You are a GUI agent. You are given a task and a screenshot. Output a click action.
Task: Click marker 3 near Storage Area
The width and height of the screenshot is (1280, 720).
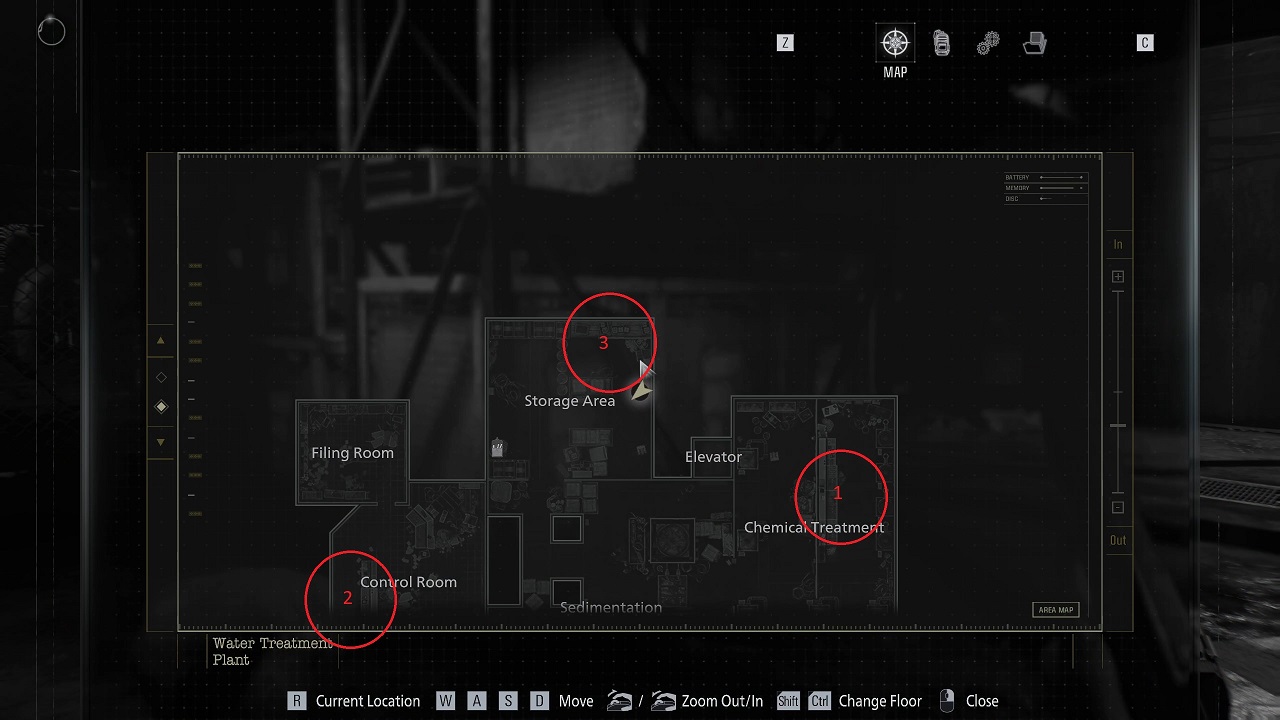604,343
